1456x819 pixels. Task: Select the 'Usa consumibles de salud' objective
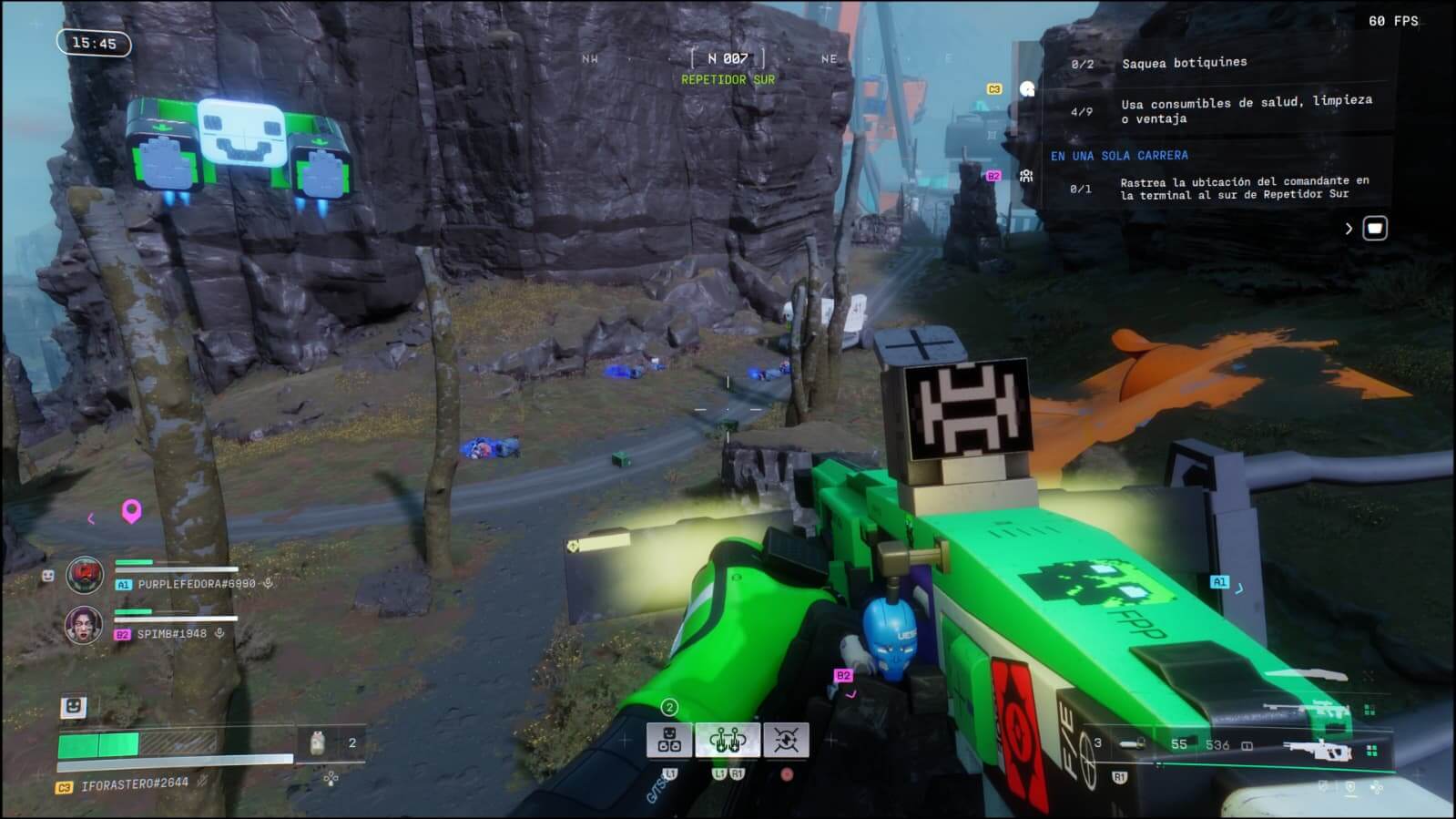pyautogui.click(x=1246, y=109)
